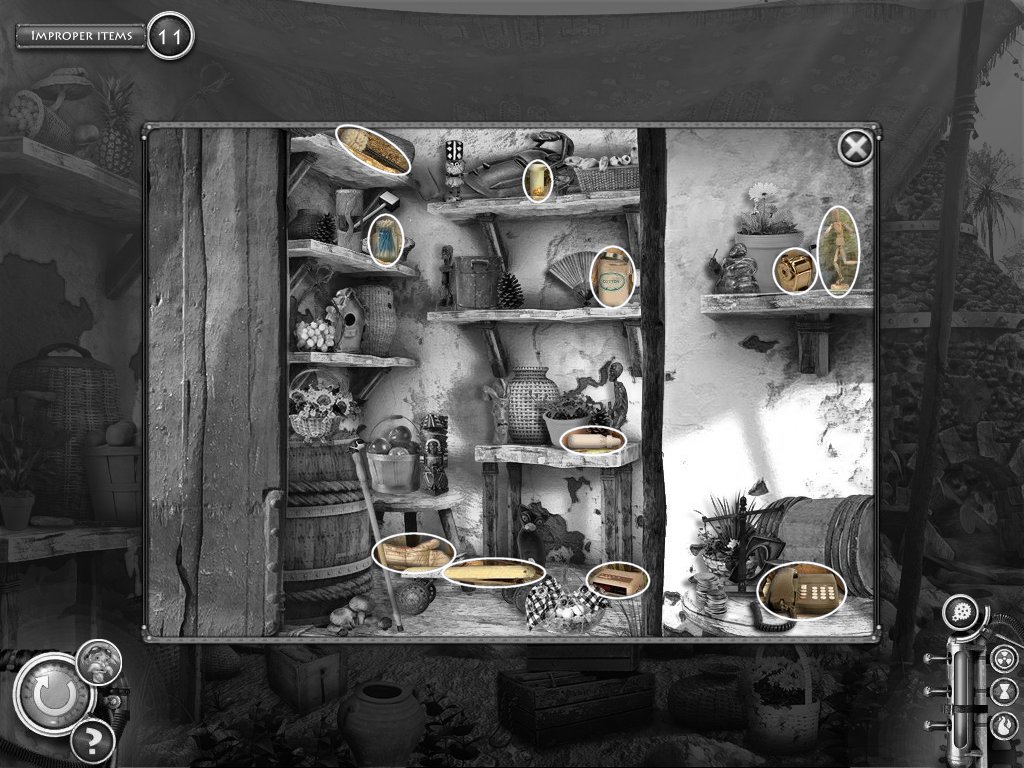Pick the circled golden pencil sharpener
This screenshot has height=768, width=1024.
[x=796, y=270]
